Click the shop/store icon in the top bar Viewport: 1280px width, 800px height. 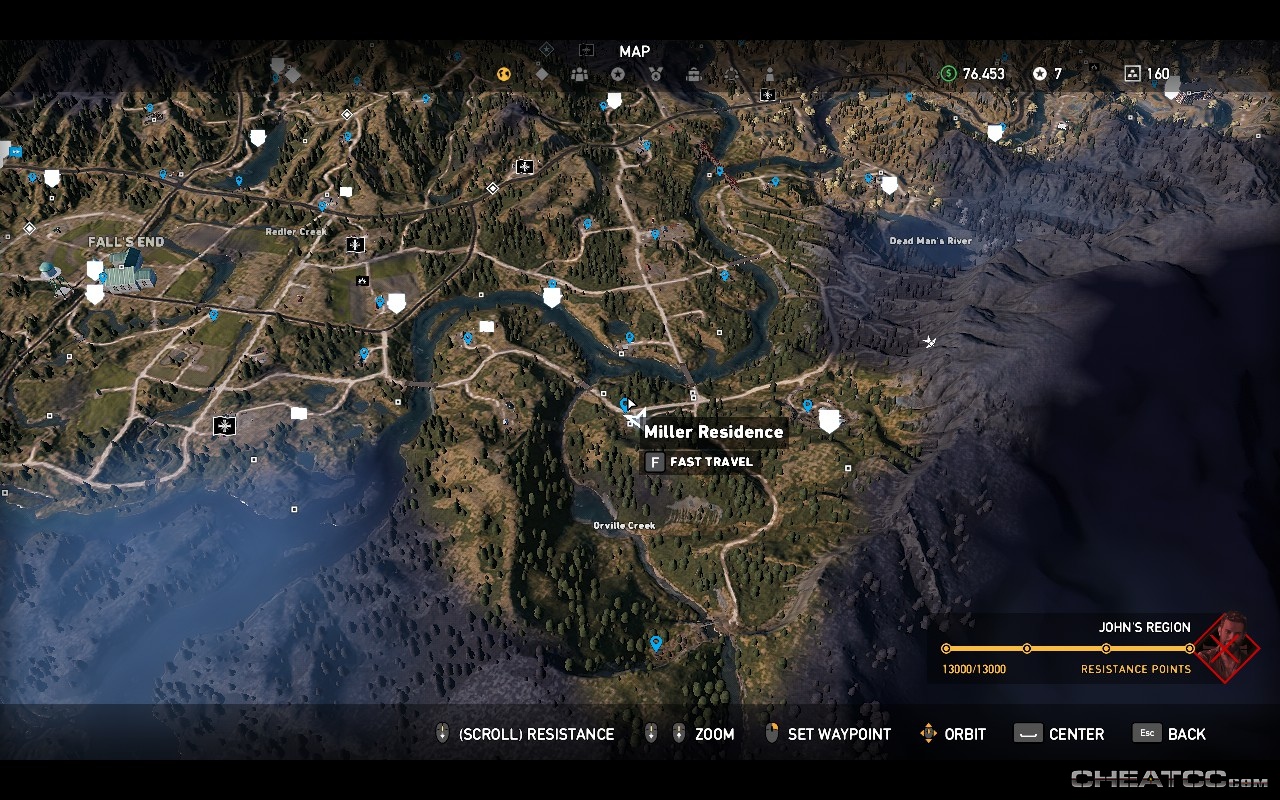(693, 74)
